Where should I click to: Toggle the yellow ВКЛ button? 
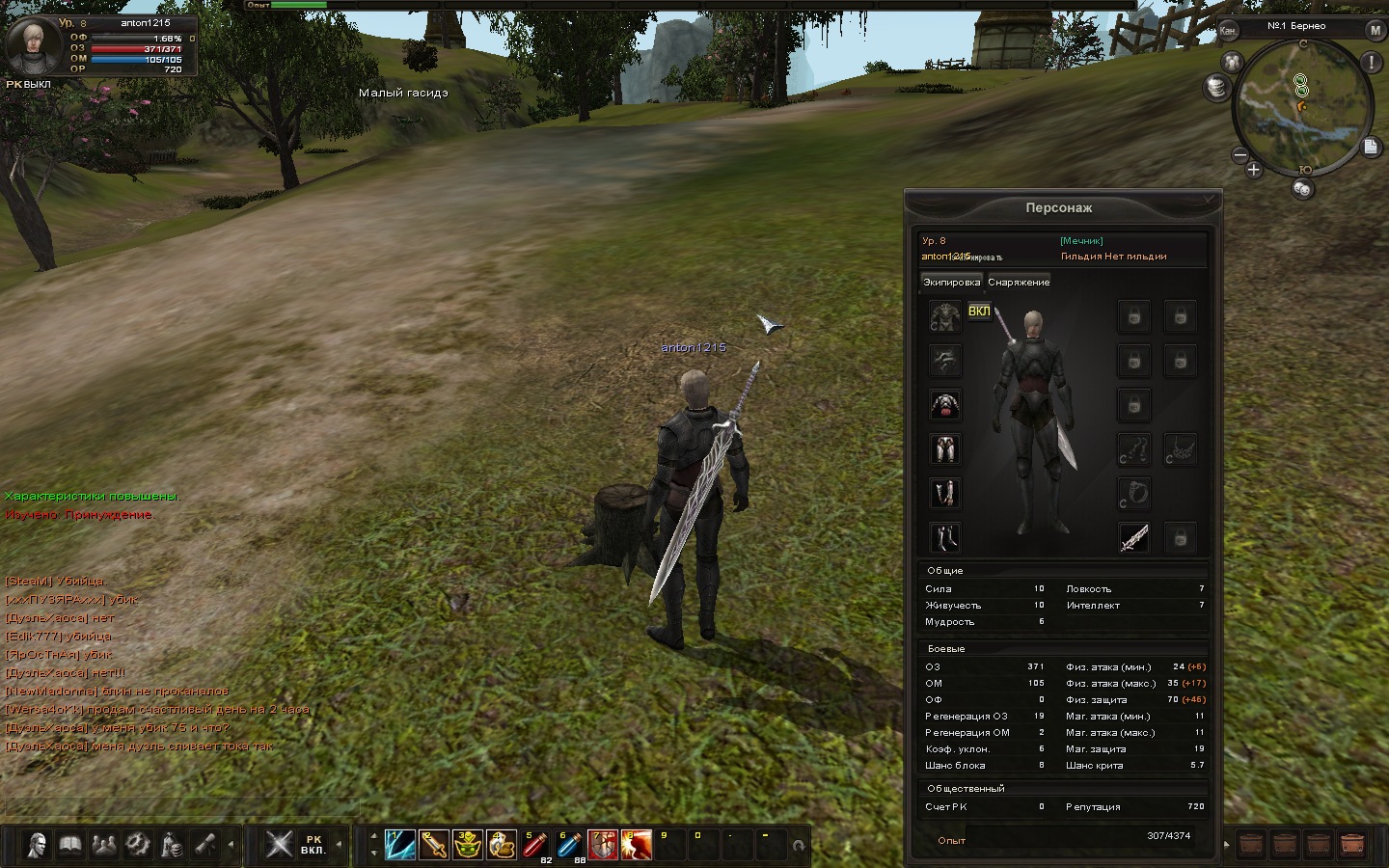[x=979, y=312]
